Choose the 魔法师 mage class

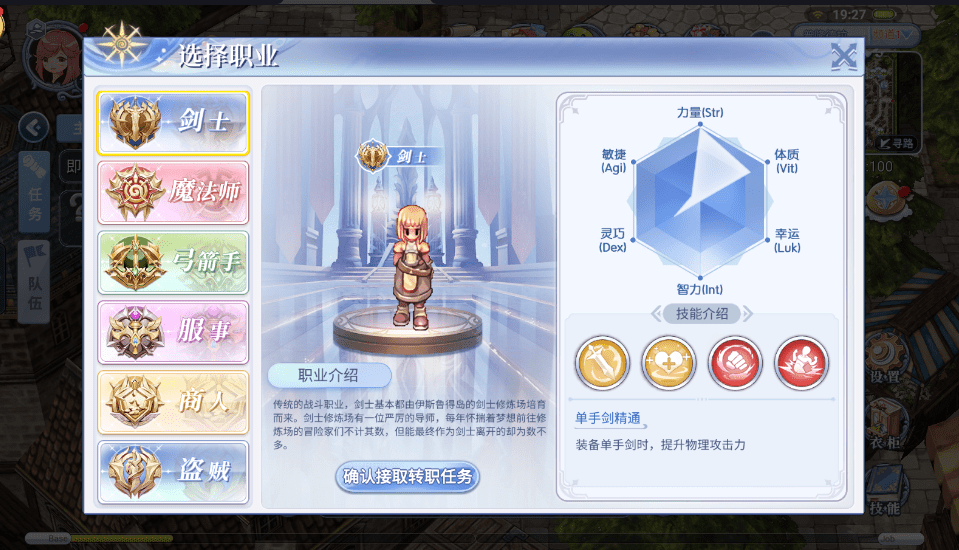tap(173, 192)
